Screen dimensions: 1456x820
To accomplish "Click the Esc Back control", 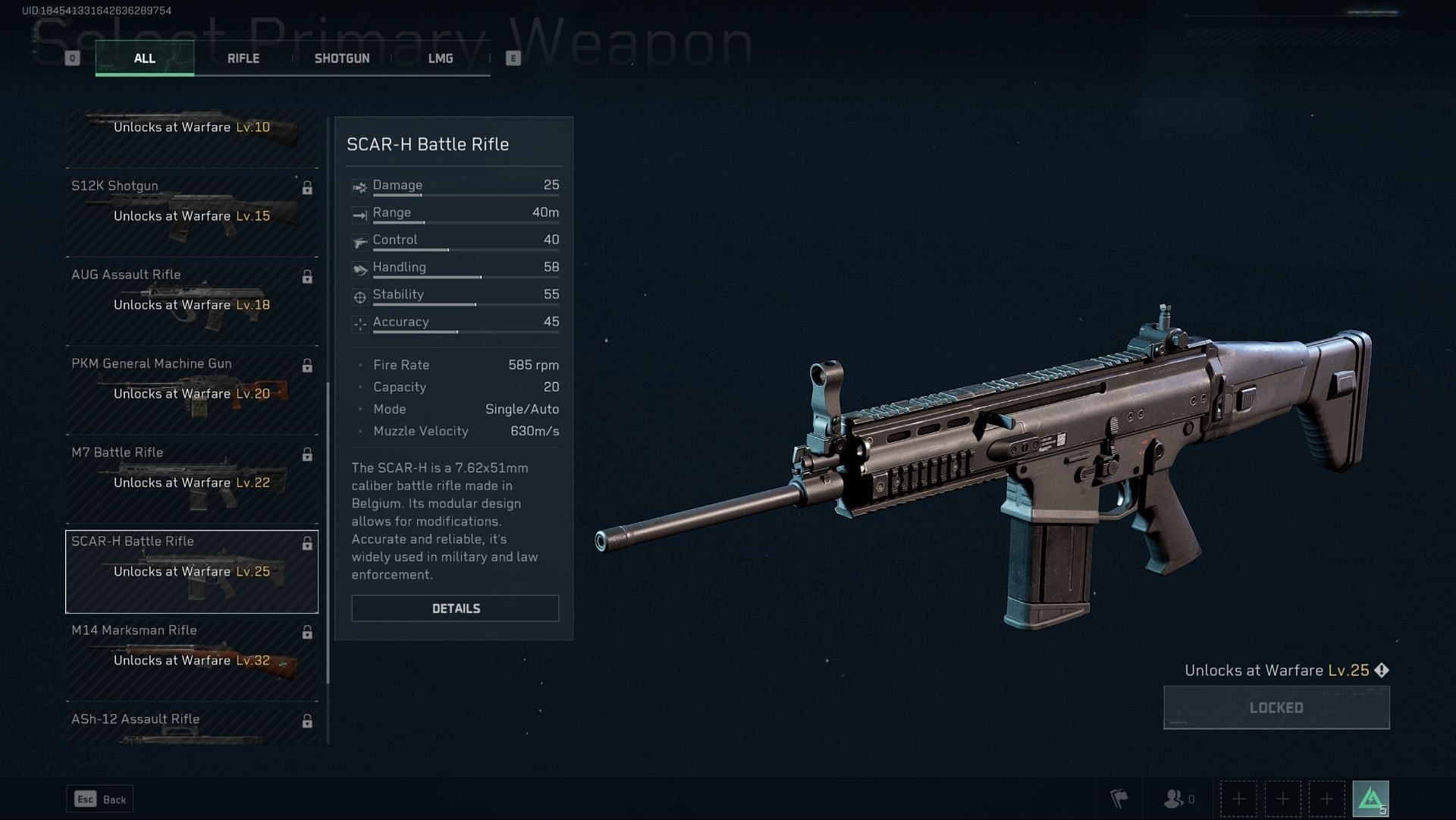I will [99, 799].
